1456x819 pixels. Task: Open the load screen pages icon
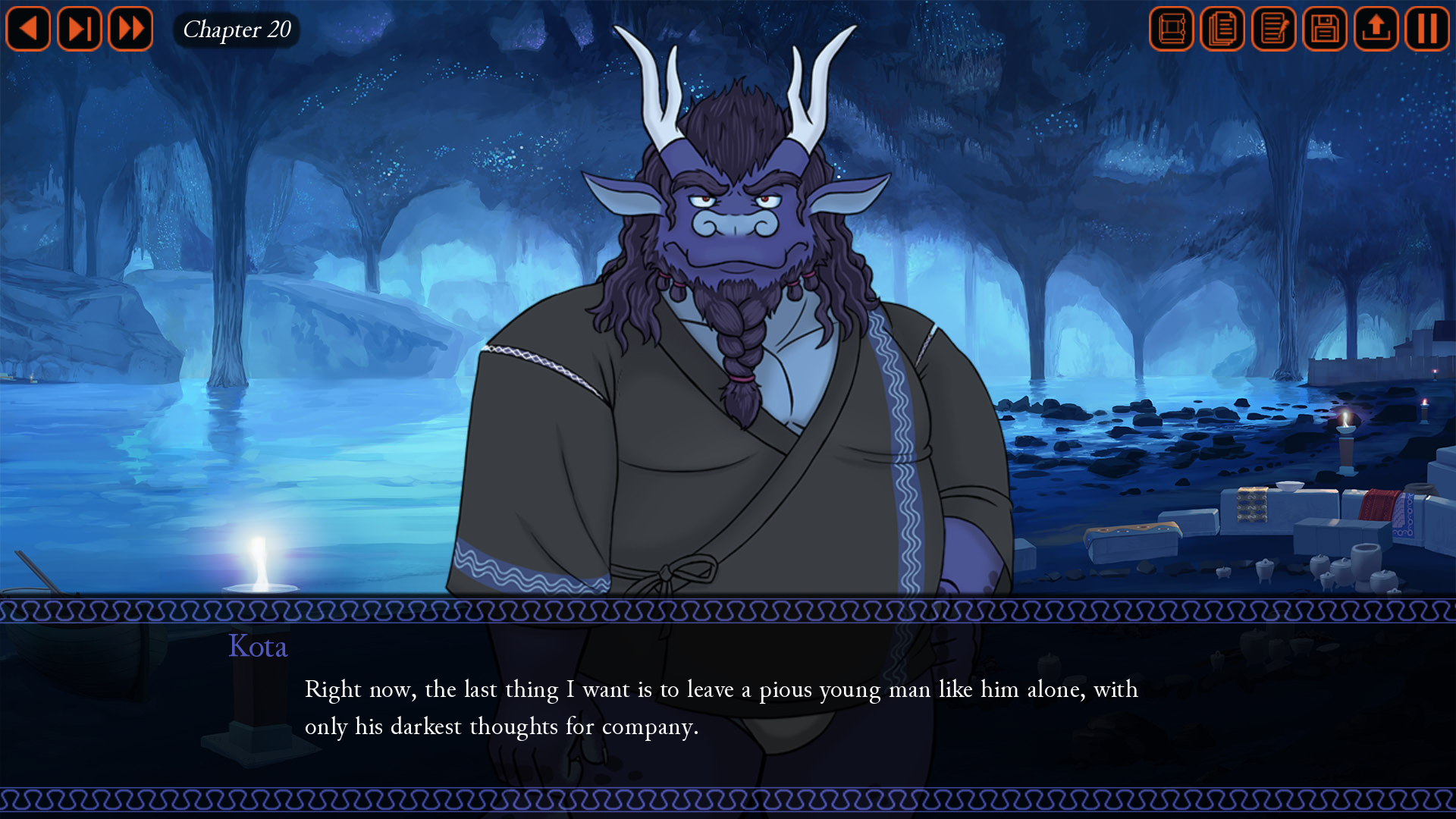(x=1222, y=29)
